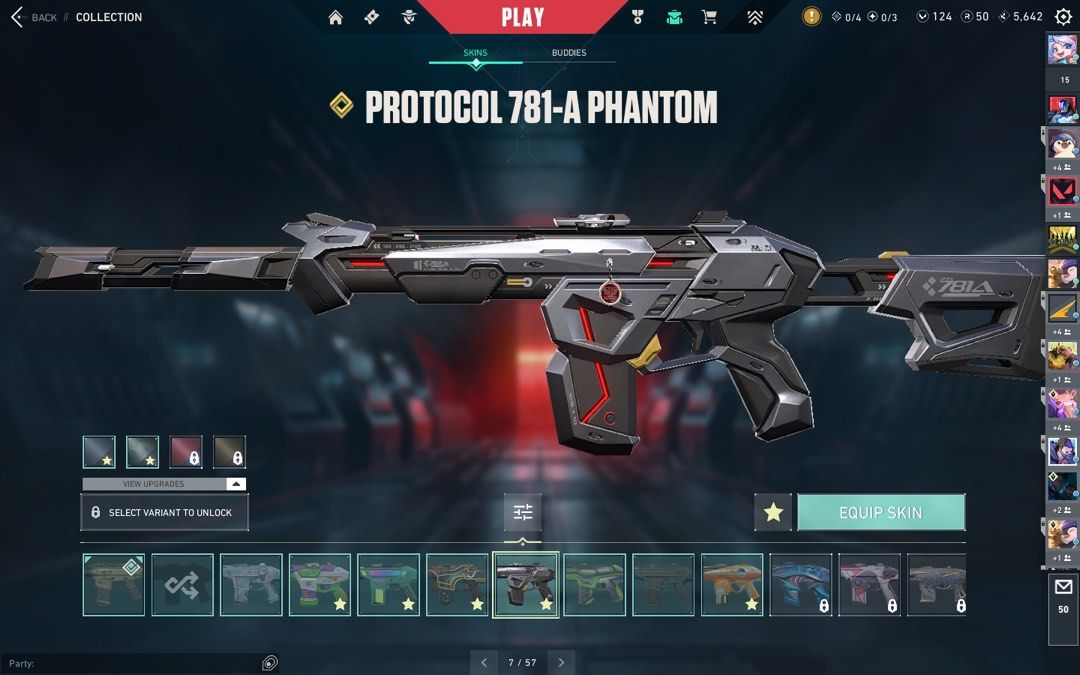This screenshot has width=1080, height=675.
Task: Select the random shuffle skin tile
Action: click(x=182, y=585)
